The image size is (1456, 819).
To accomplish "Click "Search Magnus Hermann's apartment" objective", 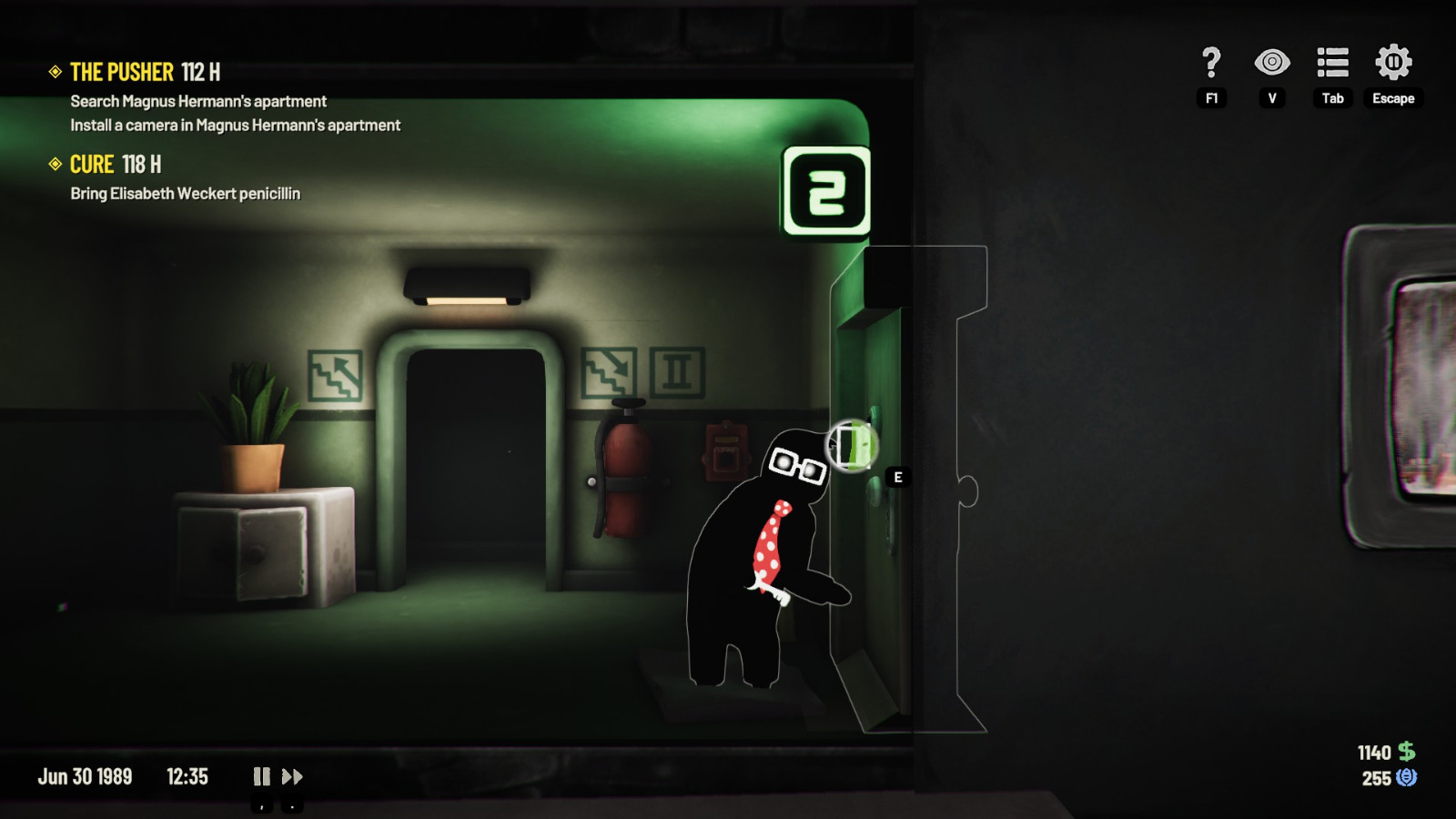I will (x=197, y=102).
